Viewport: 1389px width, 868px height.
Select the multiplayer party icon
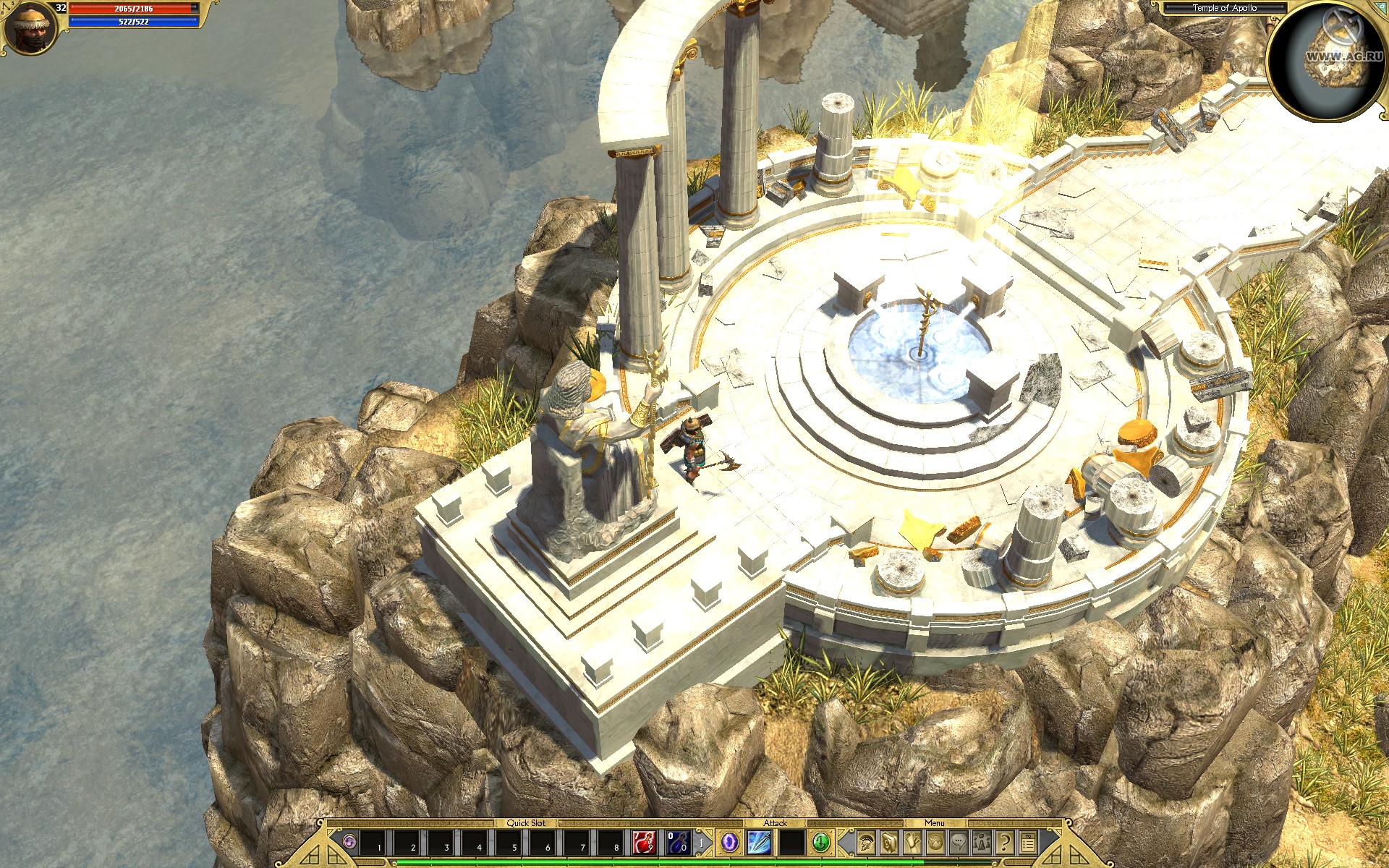click(x=981, y=843)
